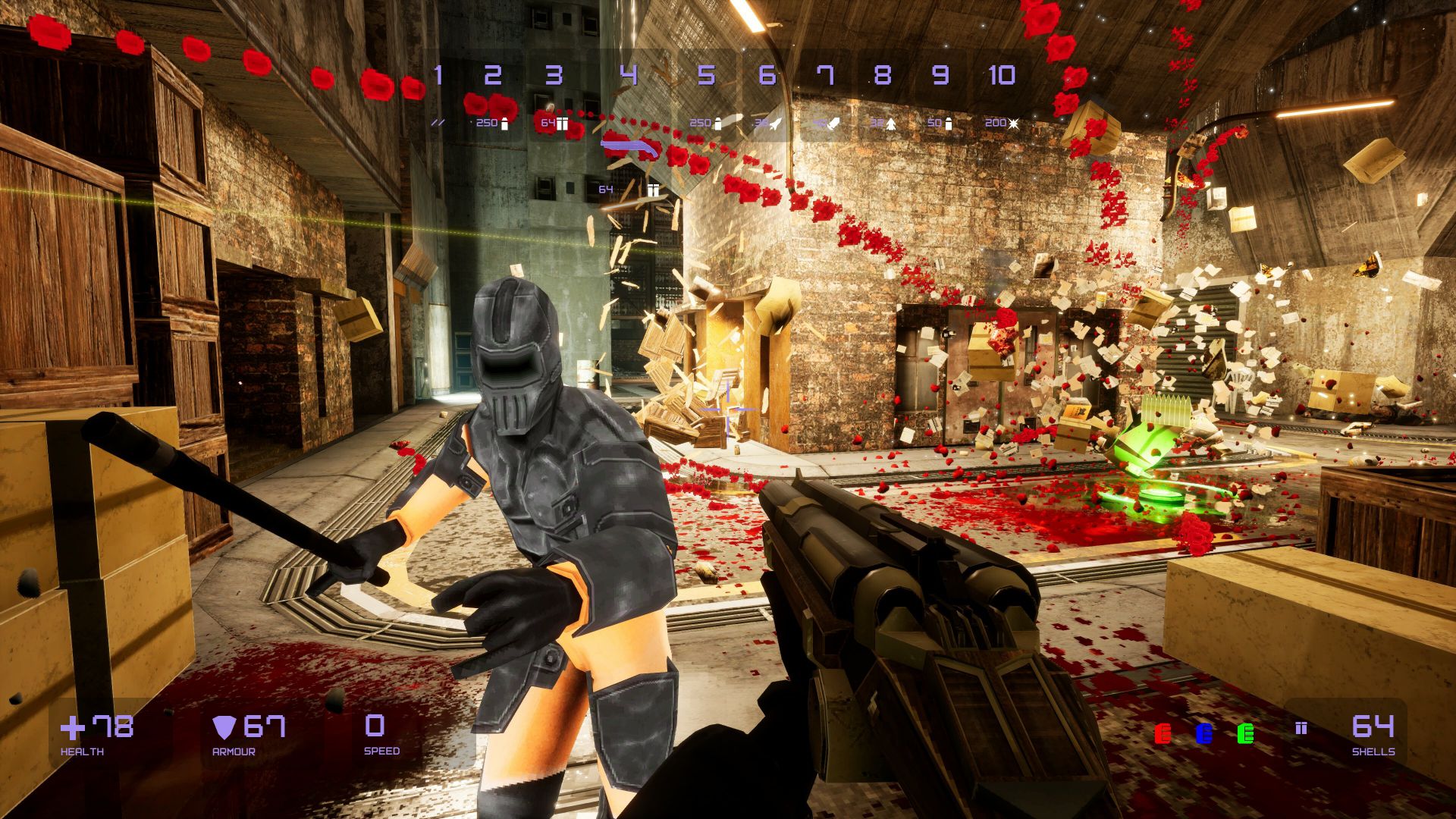Select weapon slot 9 with 50 ammo

point(940,76)
